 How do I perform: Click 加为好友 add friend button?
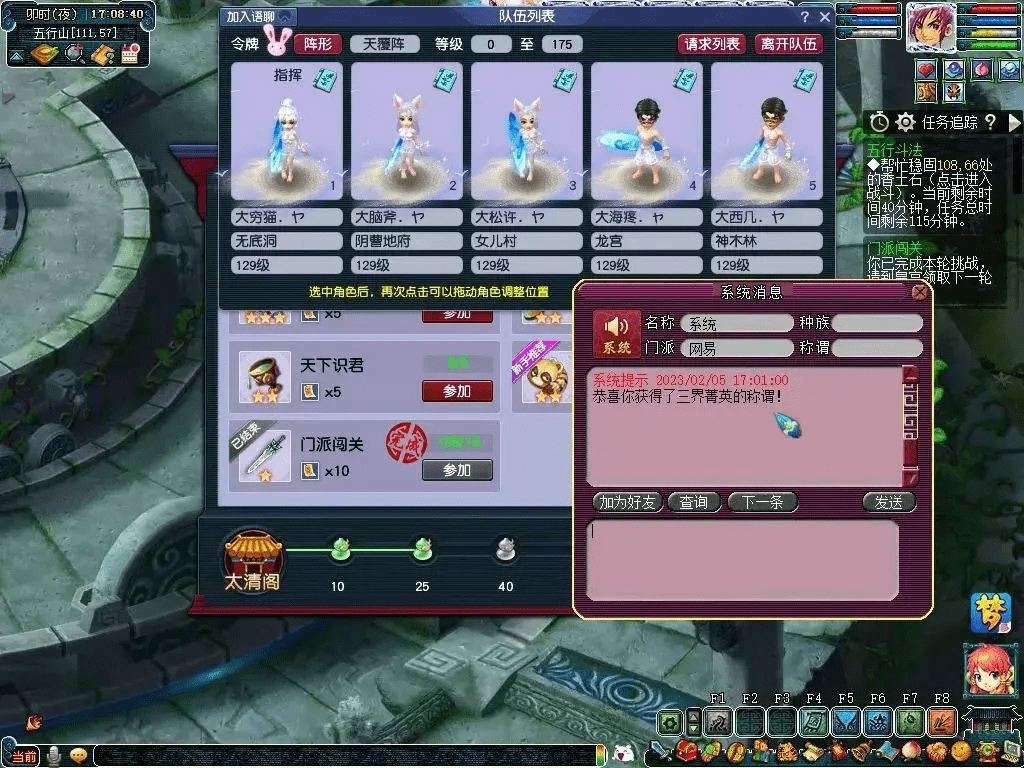click(627, 502)
